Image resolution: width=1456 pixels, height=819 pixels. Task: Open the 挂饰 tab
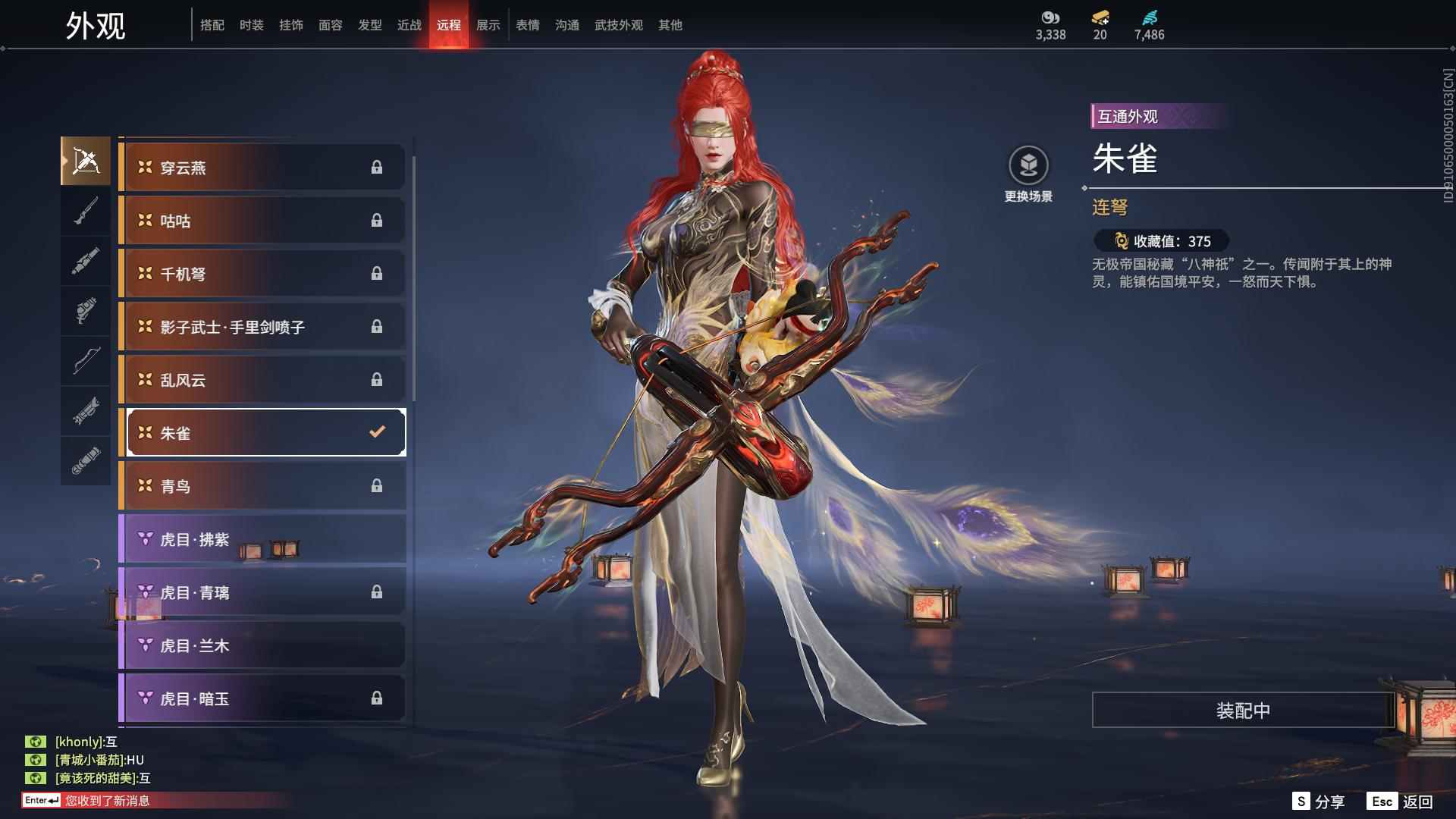click(x=290, y=25)
